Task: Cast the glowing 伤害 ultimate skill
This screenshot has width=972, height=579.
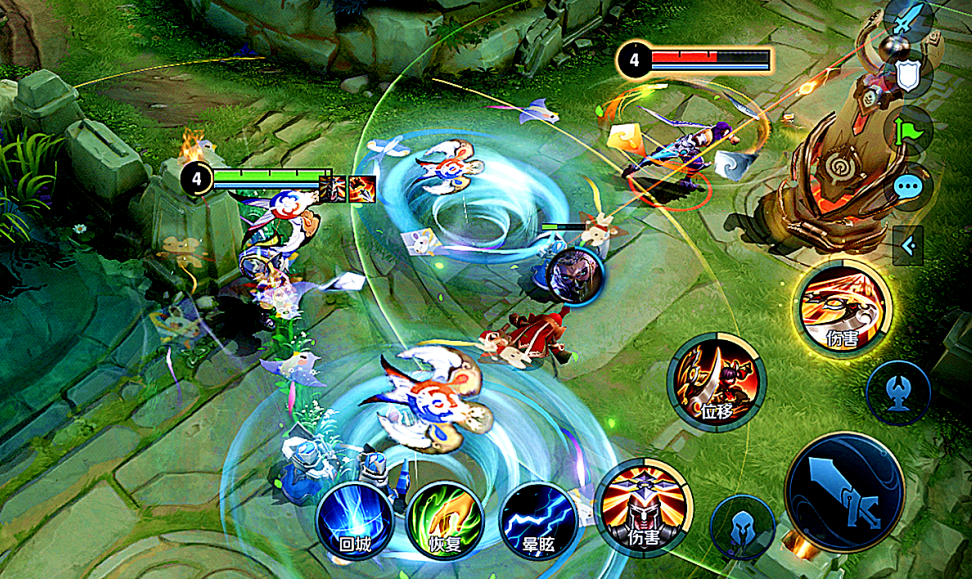Action: (x=844, y=306)
